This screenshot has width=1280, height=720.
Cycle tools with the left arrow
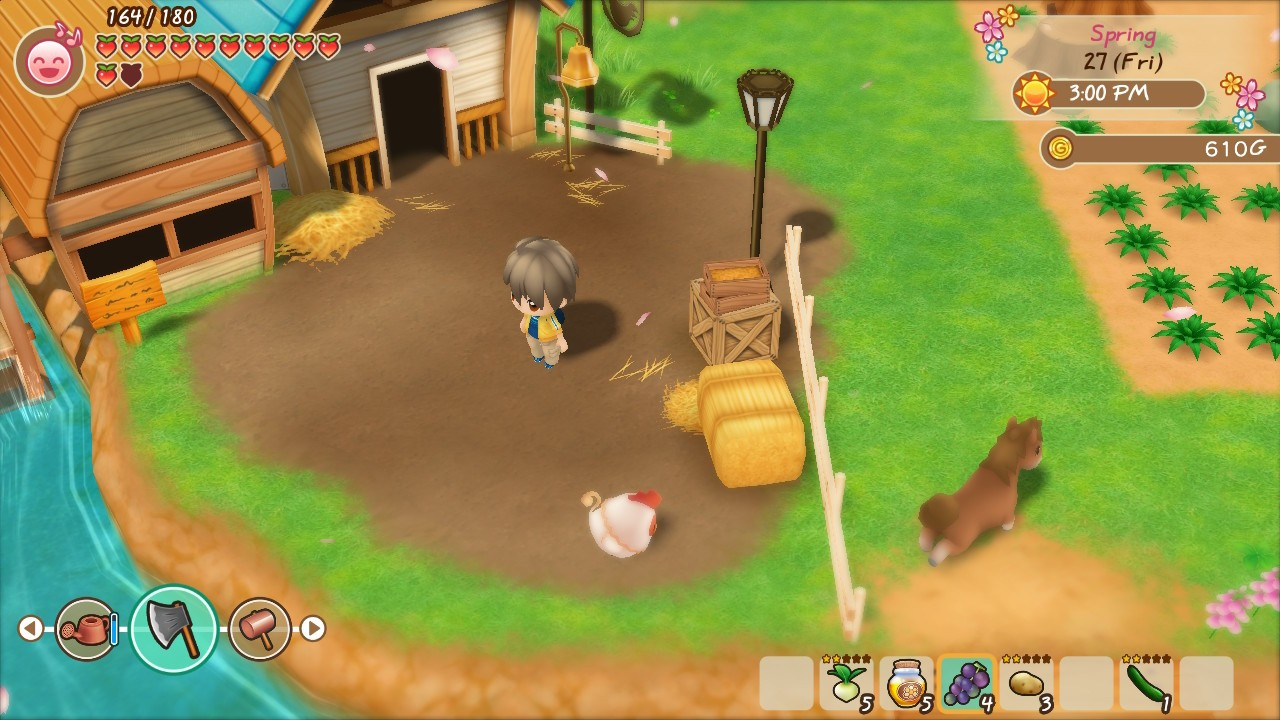click(x=30, y=629)
